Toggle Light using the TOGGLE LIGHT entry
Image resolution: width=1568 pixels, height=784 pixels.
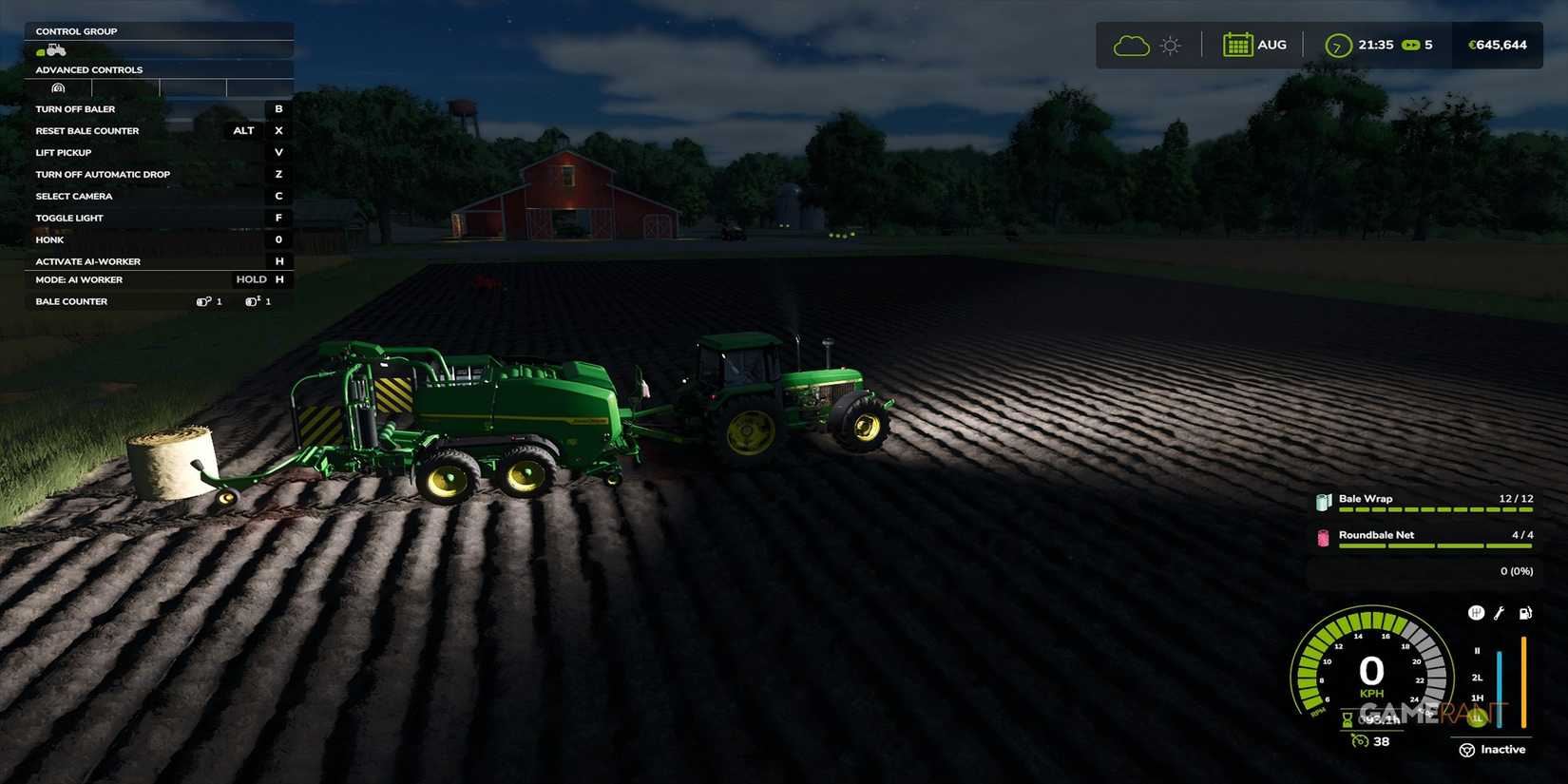pyautogui.click(x=69, y=217)
